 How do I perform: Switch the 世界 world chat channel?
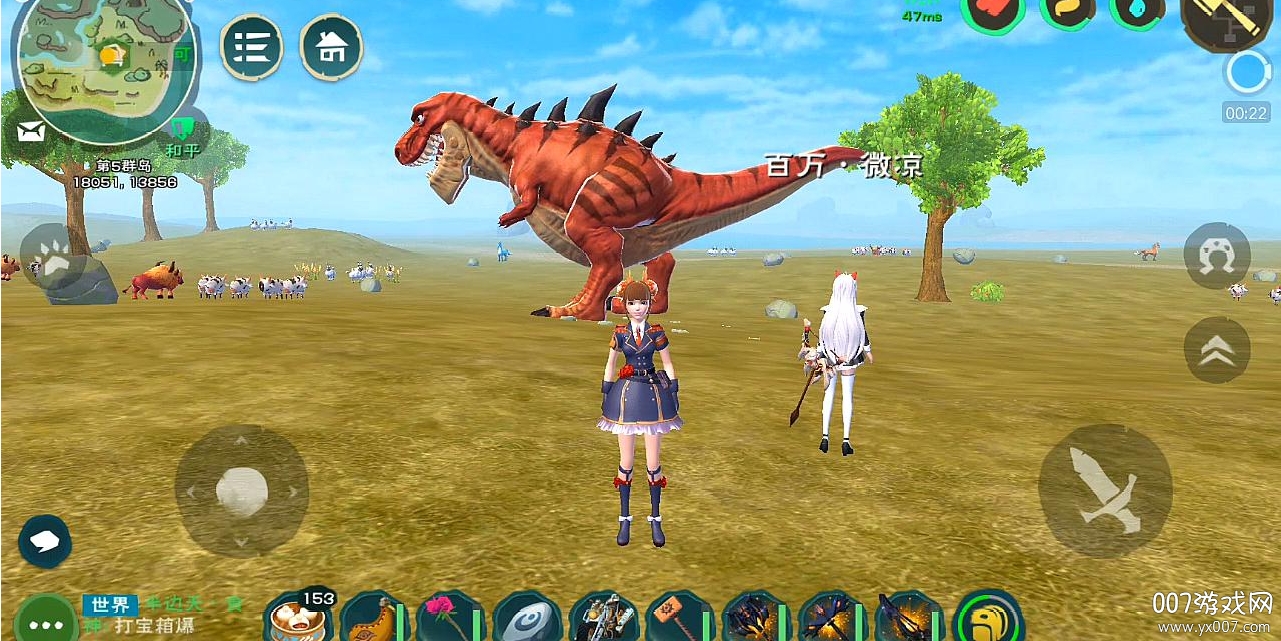point(109,605)
